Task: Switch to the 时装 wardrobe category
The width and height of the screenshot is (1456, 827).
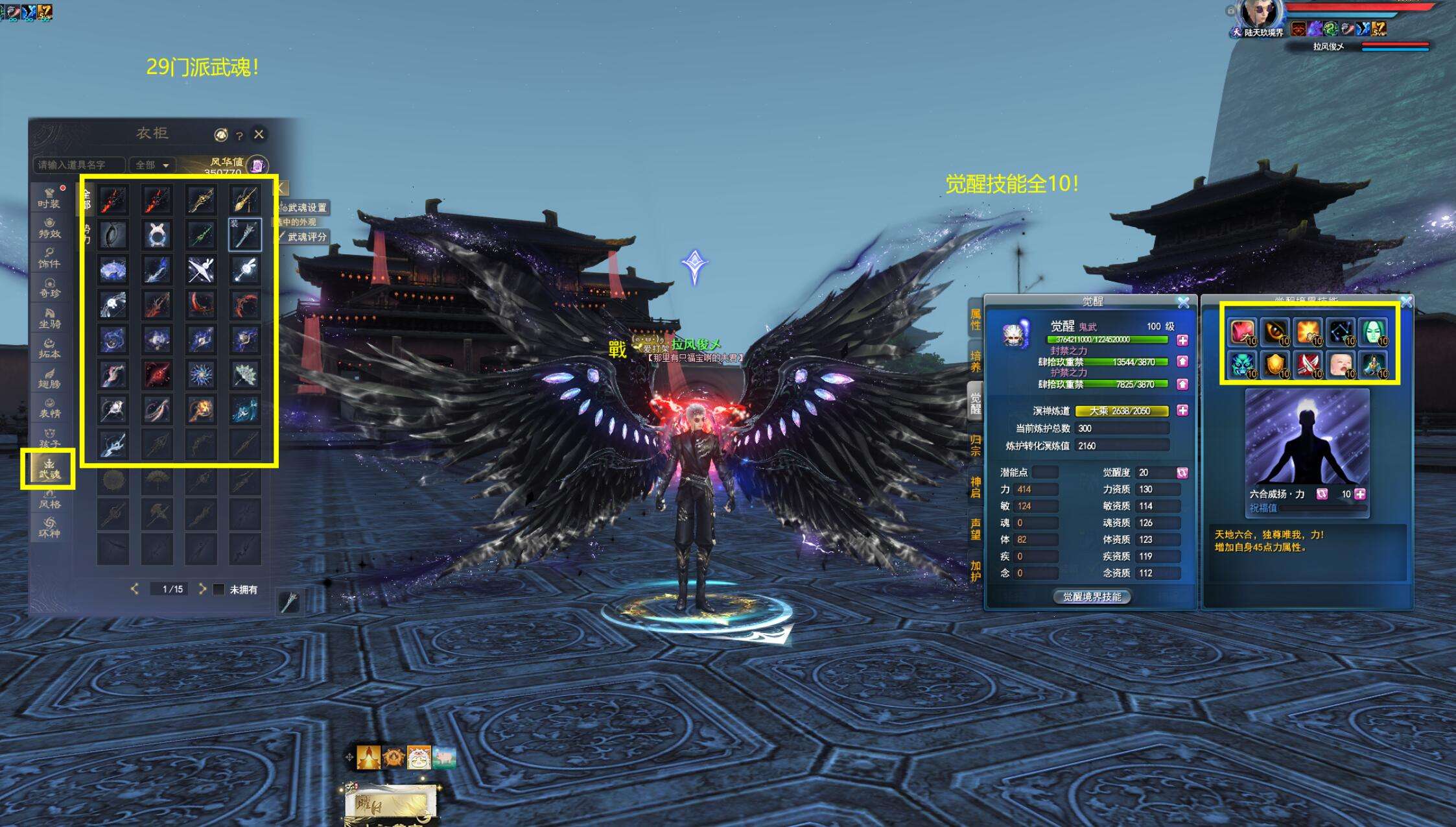Action: click(49, 198)
